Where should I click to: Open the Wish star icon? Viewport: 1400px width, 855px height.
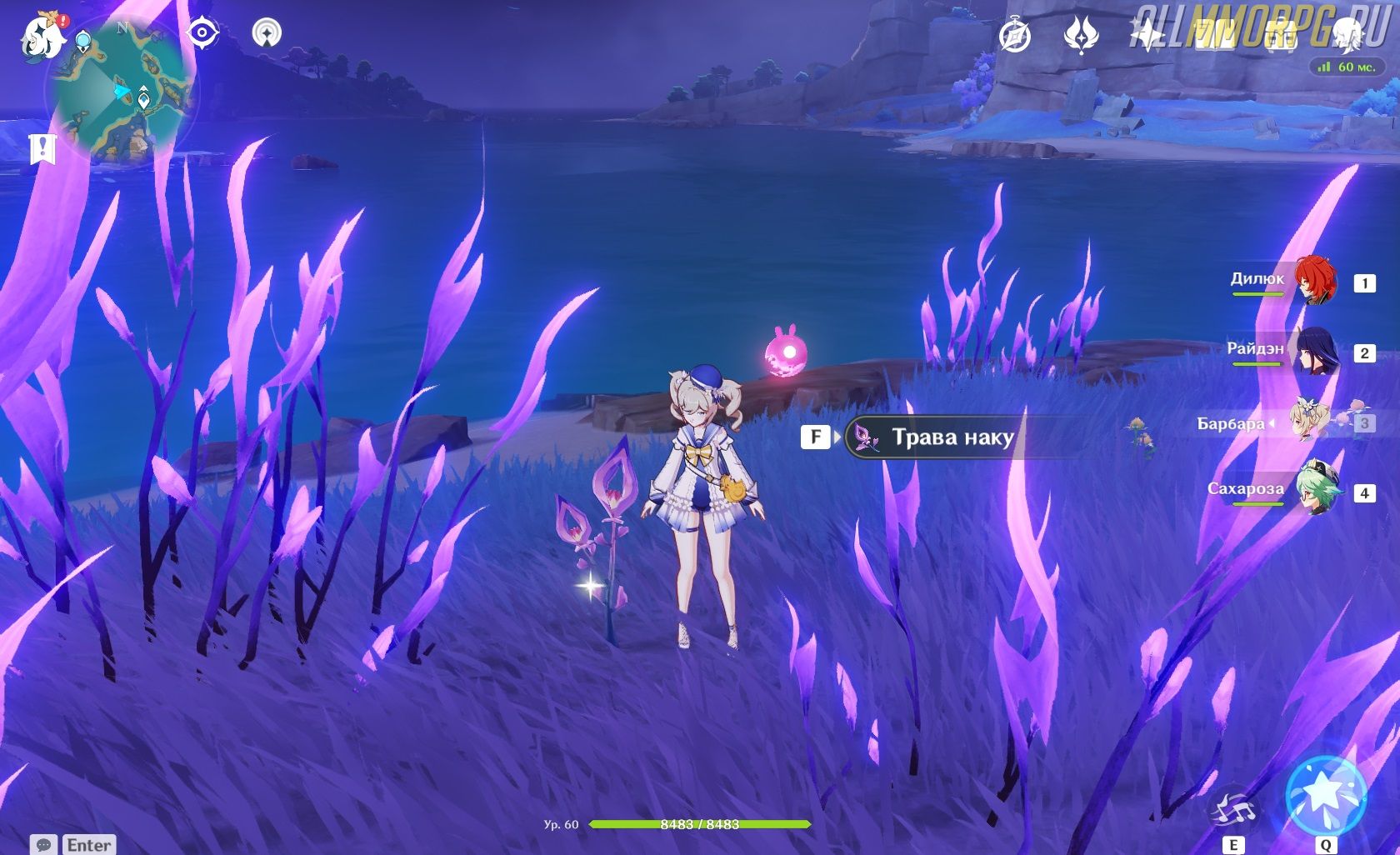click(x=1147, y=36)
